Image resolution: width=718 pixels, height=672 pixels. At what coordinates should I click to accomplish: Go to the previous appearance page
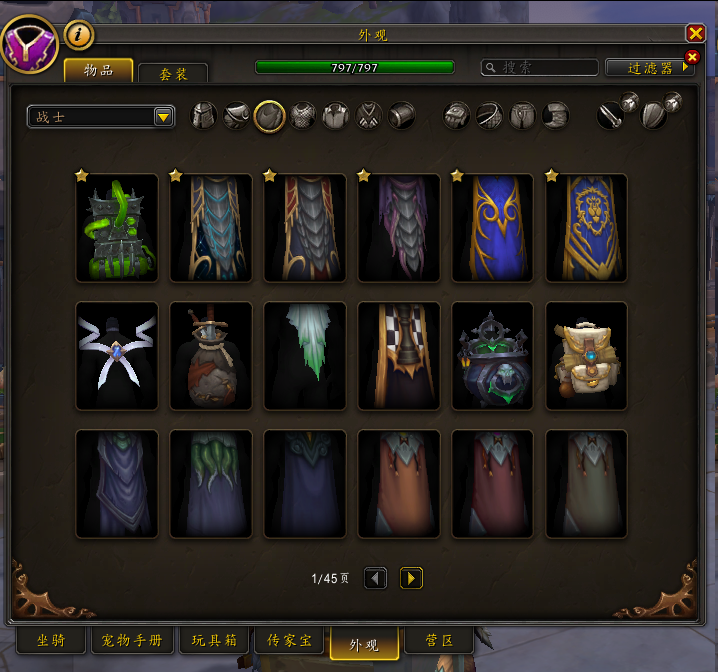pos(375,578)
